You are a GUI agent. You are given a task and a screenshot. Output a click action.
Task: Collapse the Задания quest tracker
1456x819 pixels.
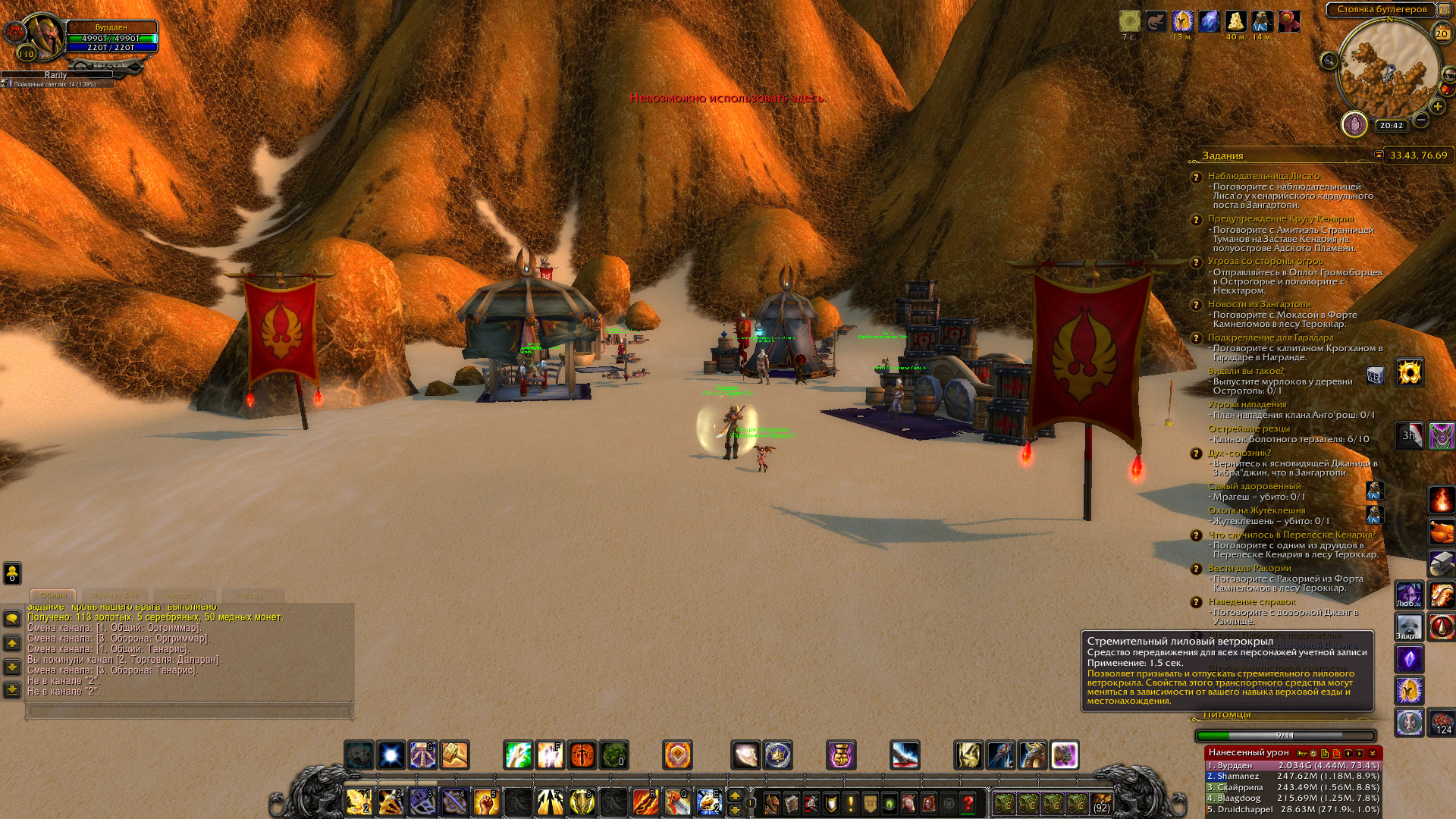point(1379,155)
